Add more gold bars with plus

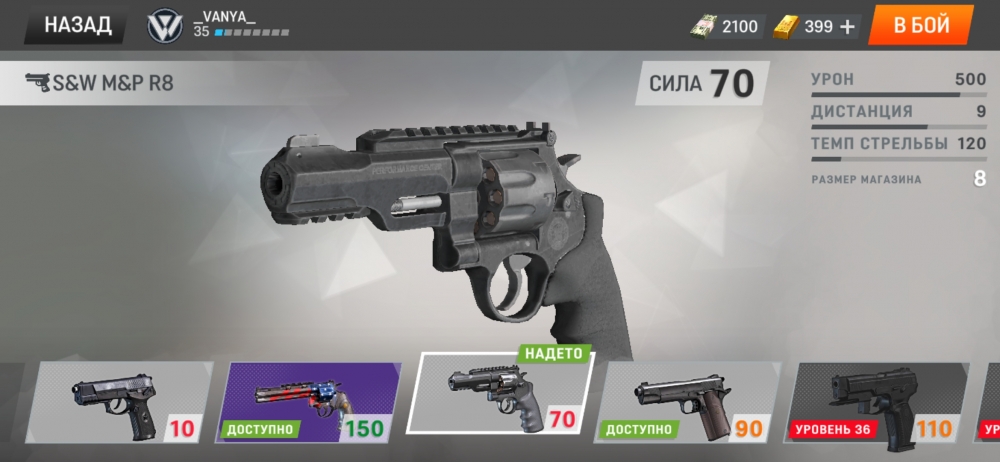pos(848,27)
